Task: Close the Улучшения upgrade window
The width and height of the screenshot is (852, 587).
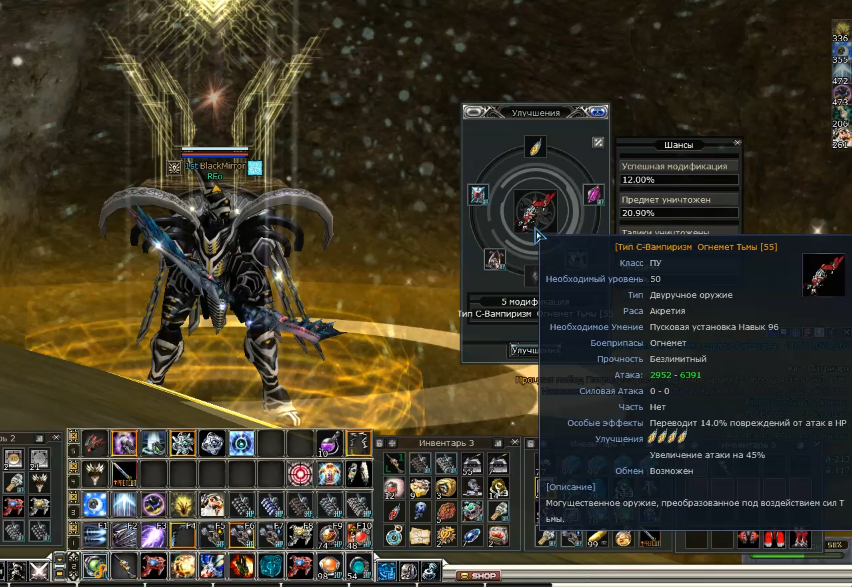Action: [598, 112]
